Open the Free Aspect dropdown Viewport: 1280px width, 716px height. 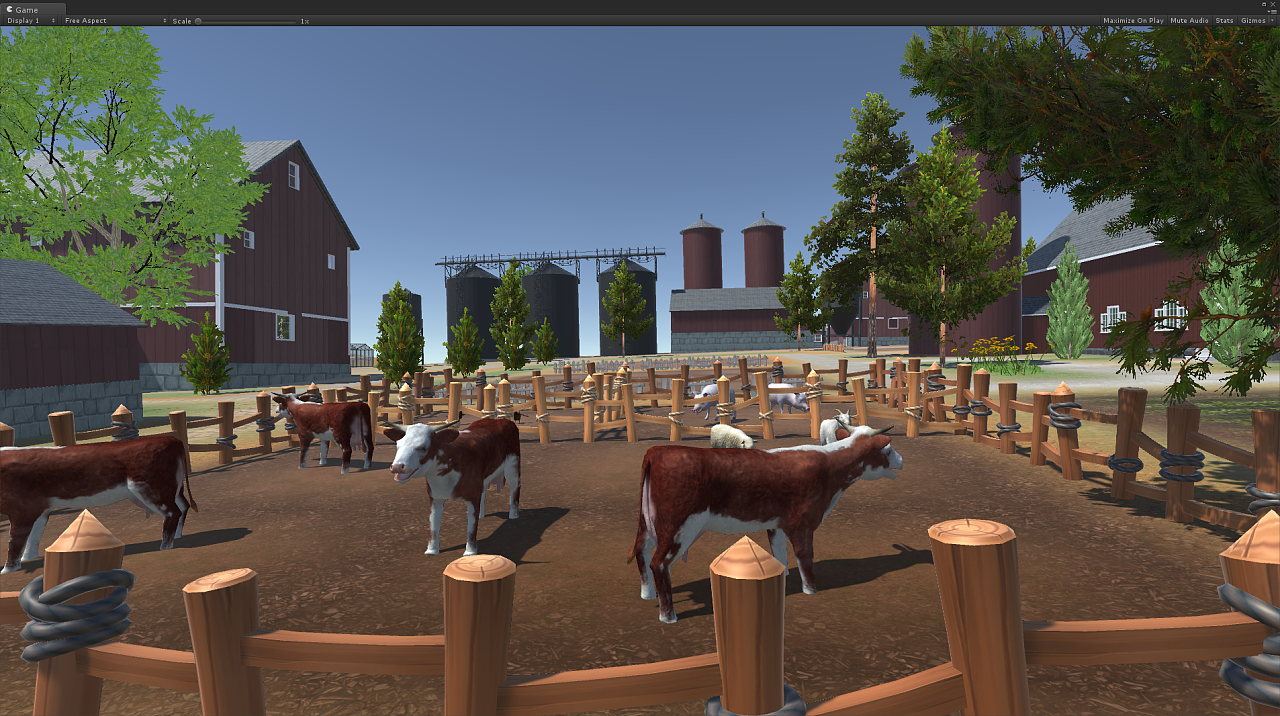coord(114,20)
